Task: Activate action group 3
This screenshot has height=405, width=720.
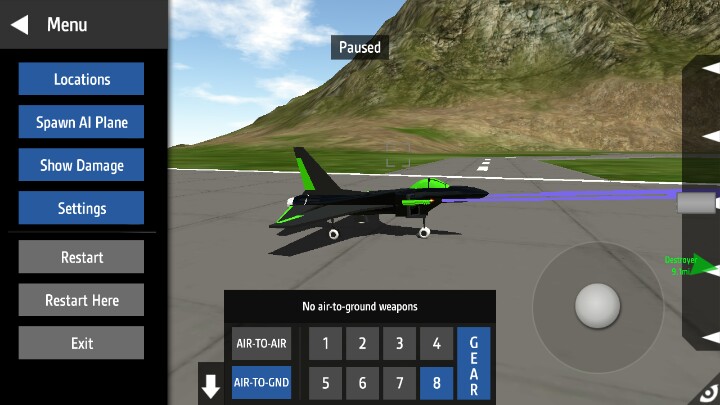Action: [399, 344]
